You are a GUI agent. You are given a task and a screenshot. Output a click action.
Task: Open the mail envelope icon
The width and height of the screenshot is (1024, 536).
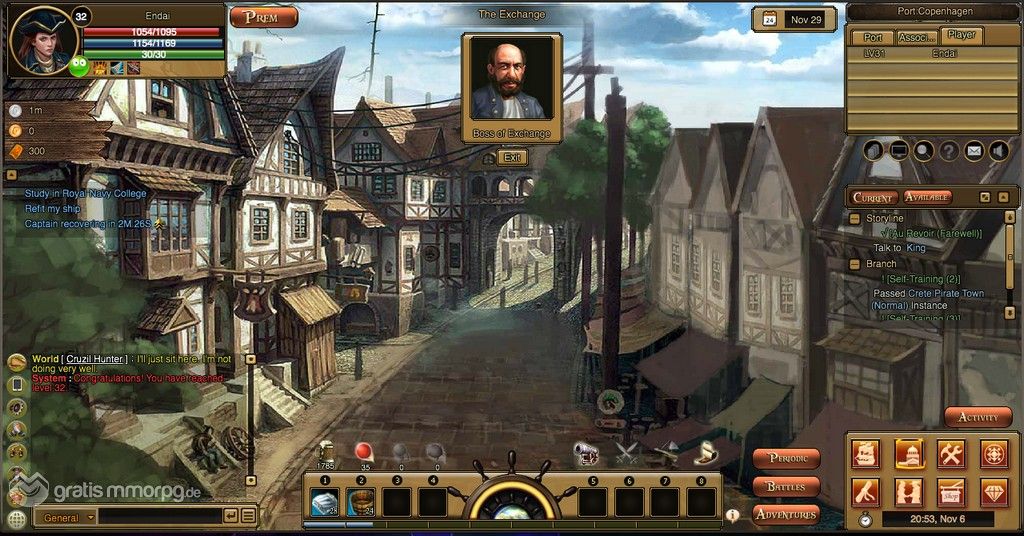[974, 151]
